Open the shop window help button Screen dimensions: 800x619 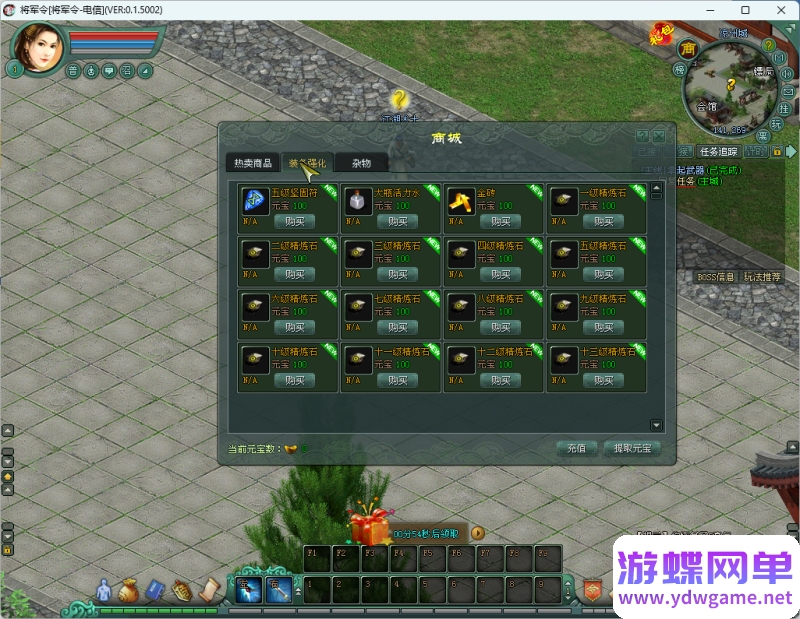[642, 136]
